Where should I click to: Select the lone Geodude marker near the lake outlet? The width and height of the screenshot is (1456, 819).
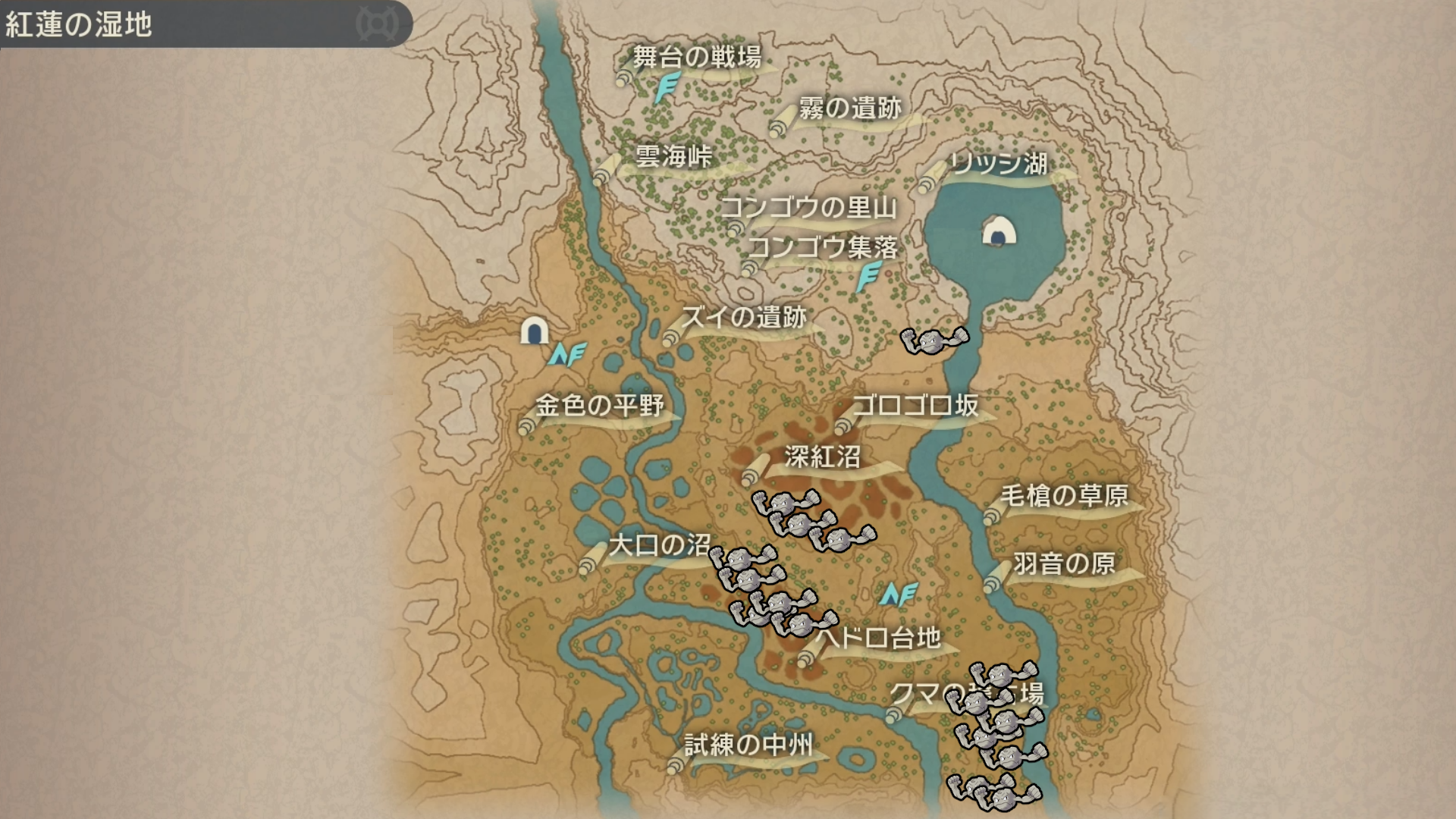click(x=935, y=341)
